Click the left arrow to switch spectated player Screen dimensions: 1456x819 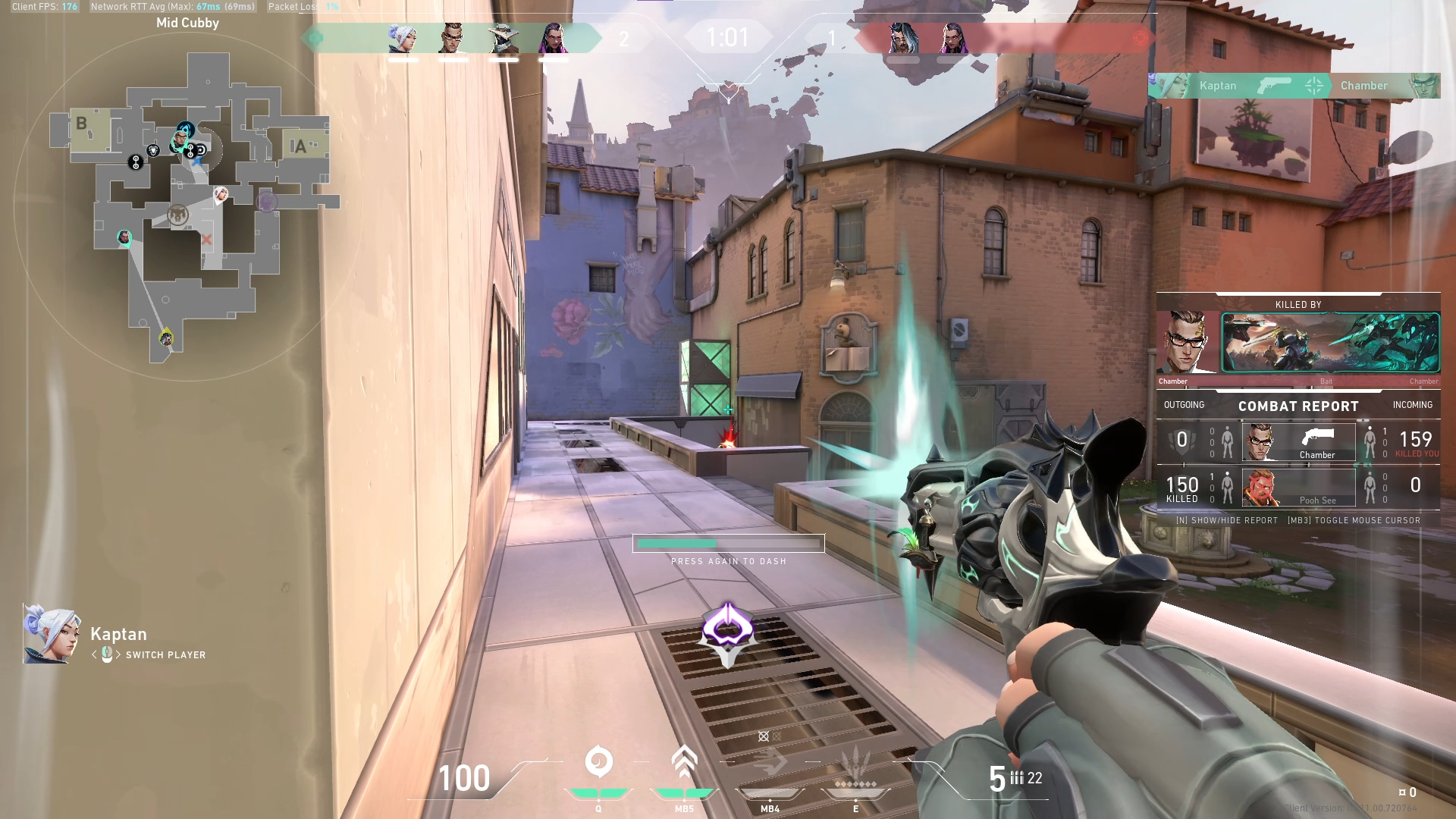tap(94, 654)
